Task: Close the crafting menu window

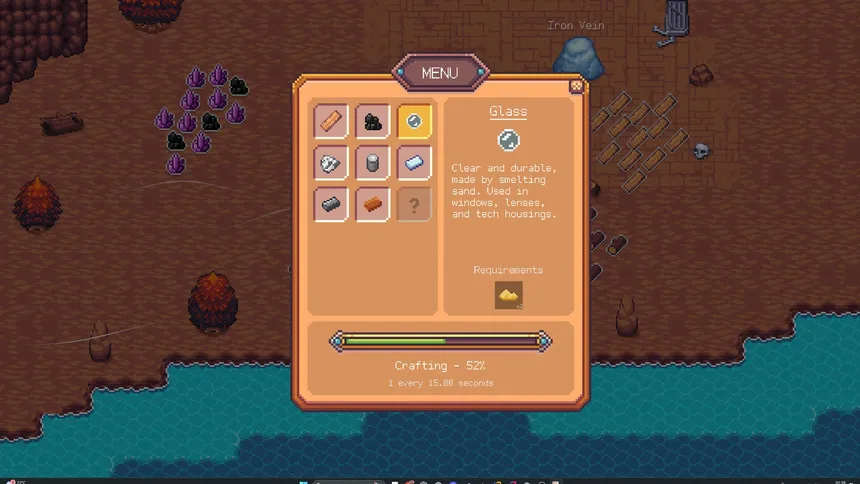Action: (576, 86)
